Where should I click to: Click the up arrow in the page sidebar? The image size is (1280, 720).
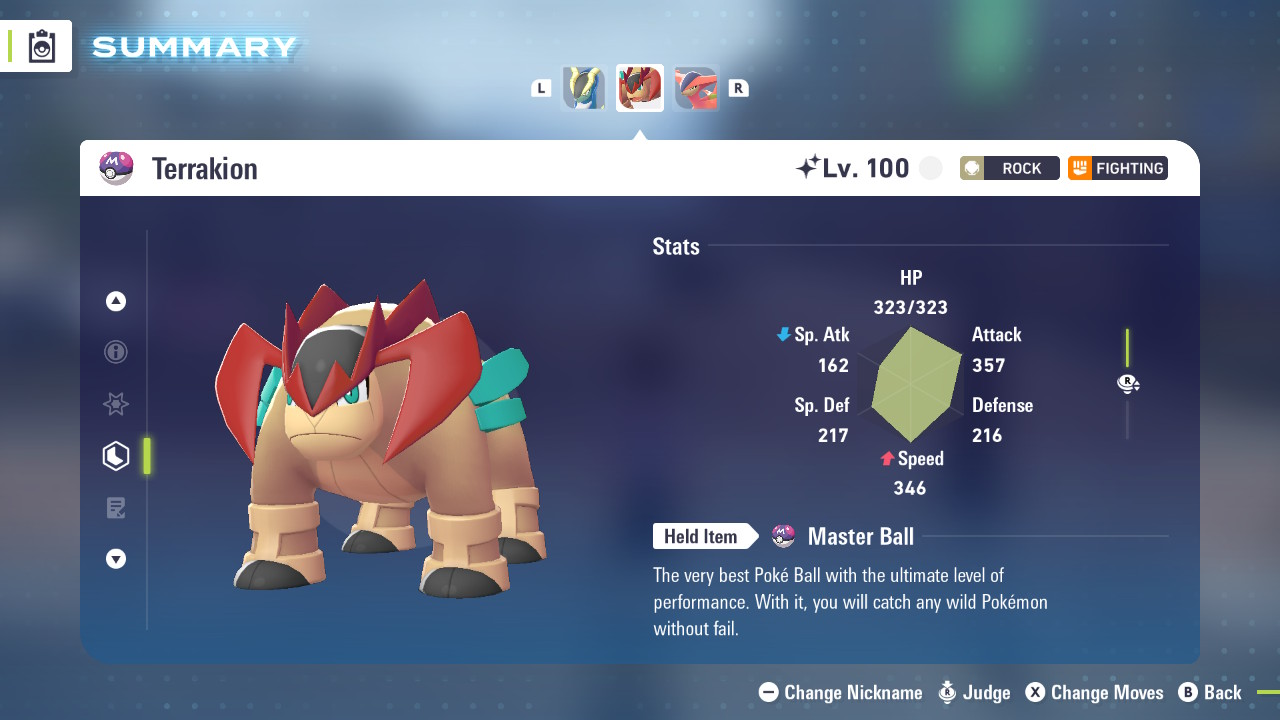116,301
